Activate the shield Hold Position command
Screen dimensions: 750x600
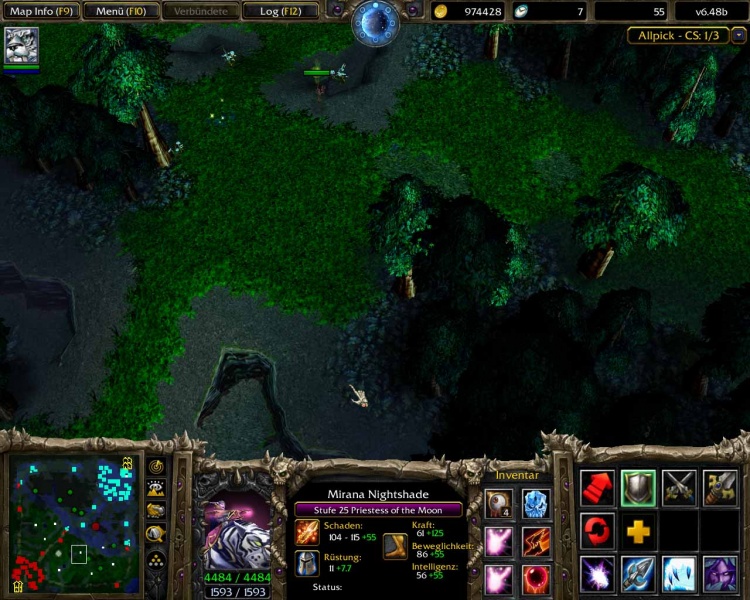[x=638, y=488]
